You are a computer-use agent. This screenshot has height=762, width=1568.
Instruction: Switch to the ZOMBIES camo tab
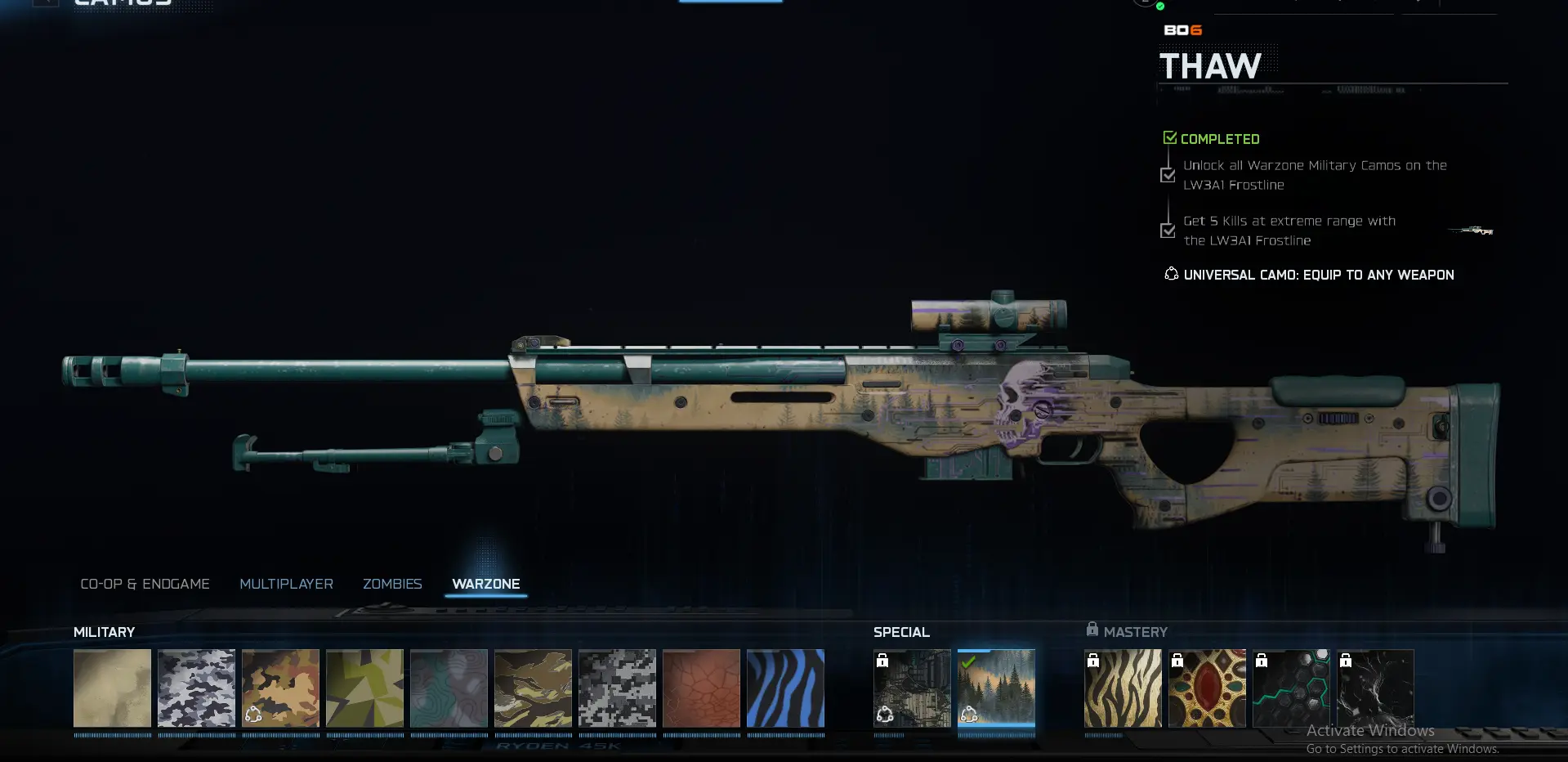[392, 584]
